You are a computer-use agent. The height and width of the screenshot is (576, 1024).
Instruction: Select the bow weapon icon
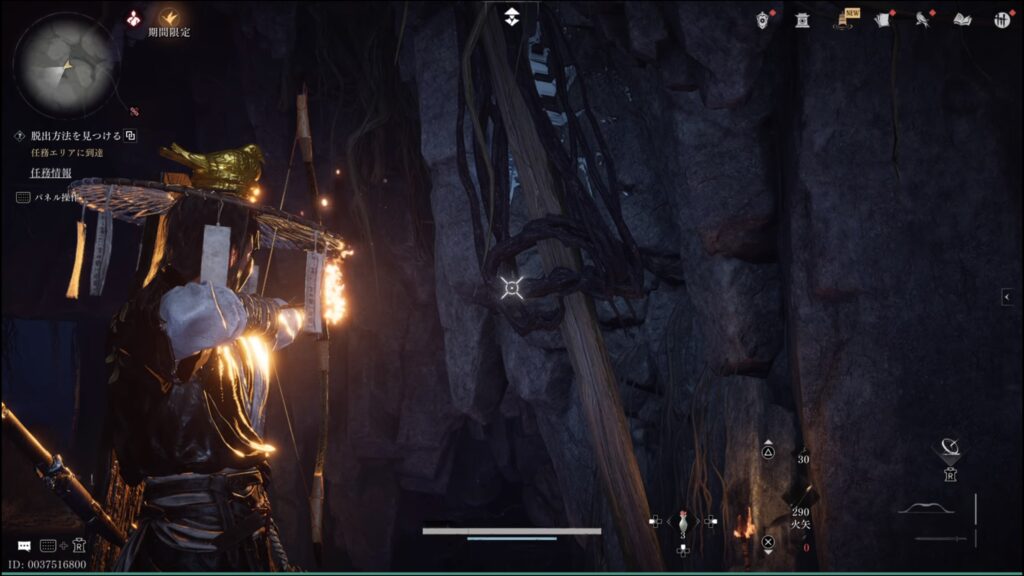click(x=925, y=509)
